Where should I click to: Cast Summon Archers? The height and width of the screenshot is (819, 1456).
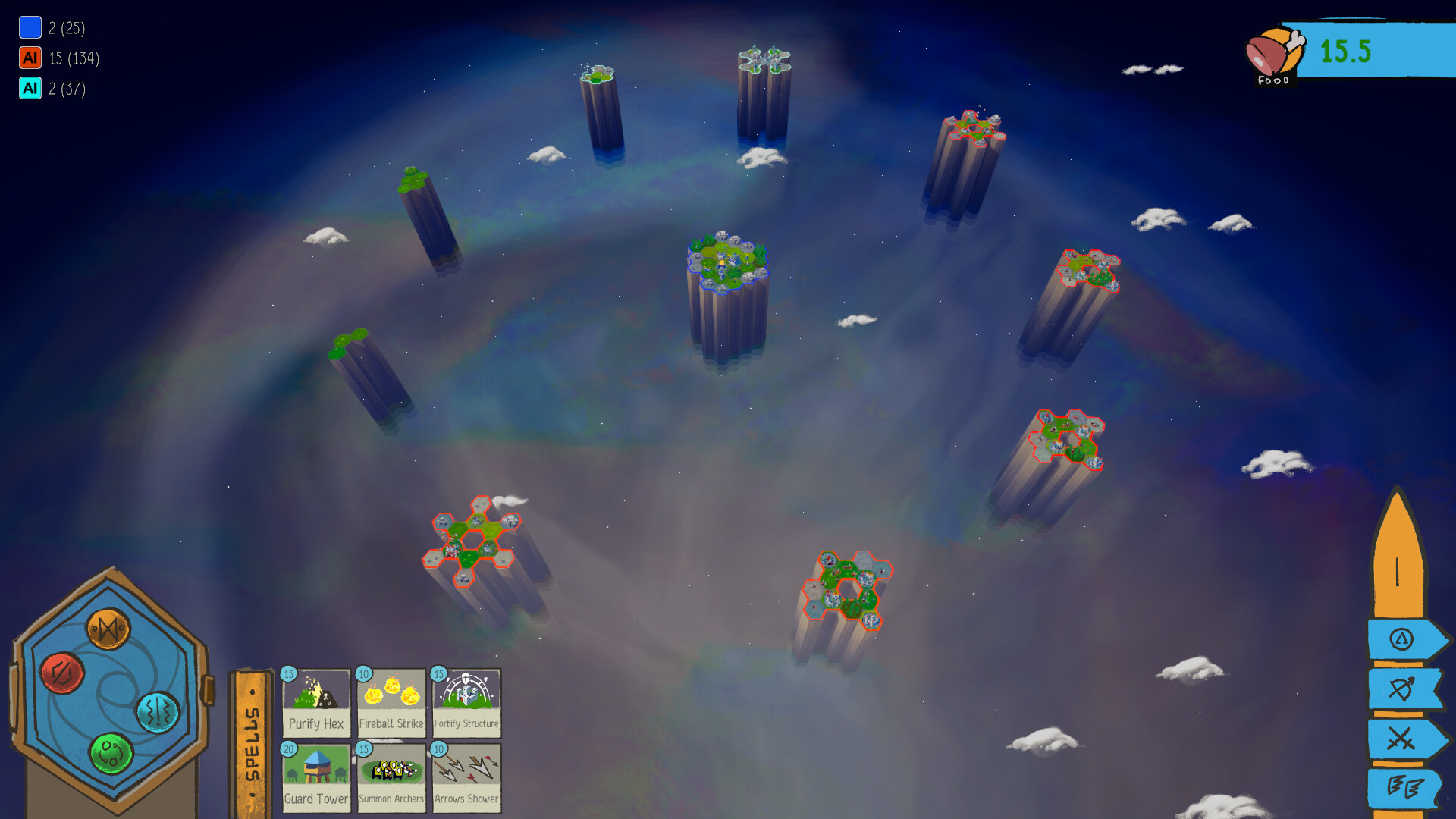(391, 775)
